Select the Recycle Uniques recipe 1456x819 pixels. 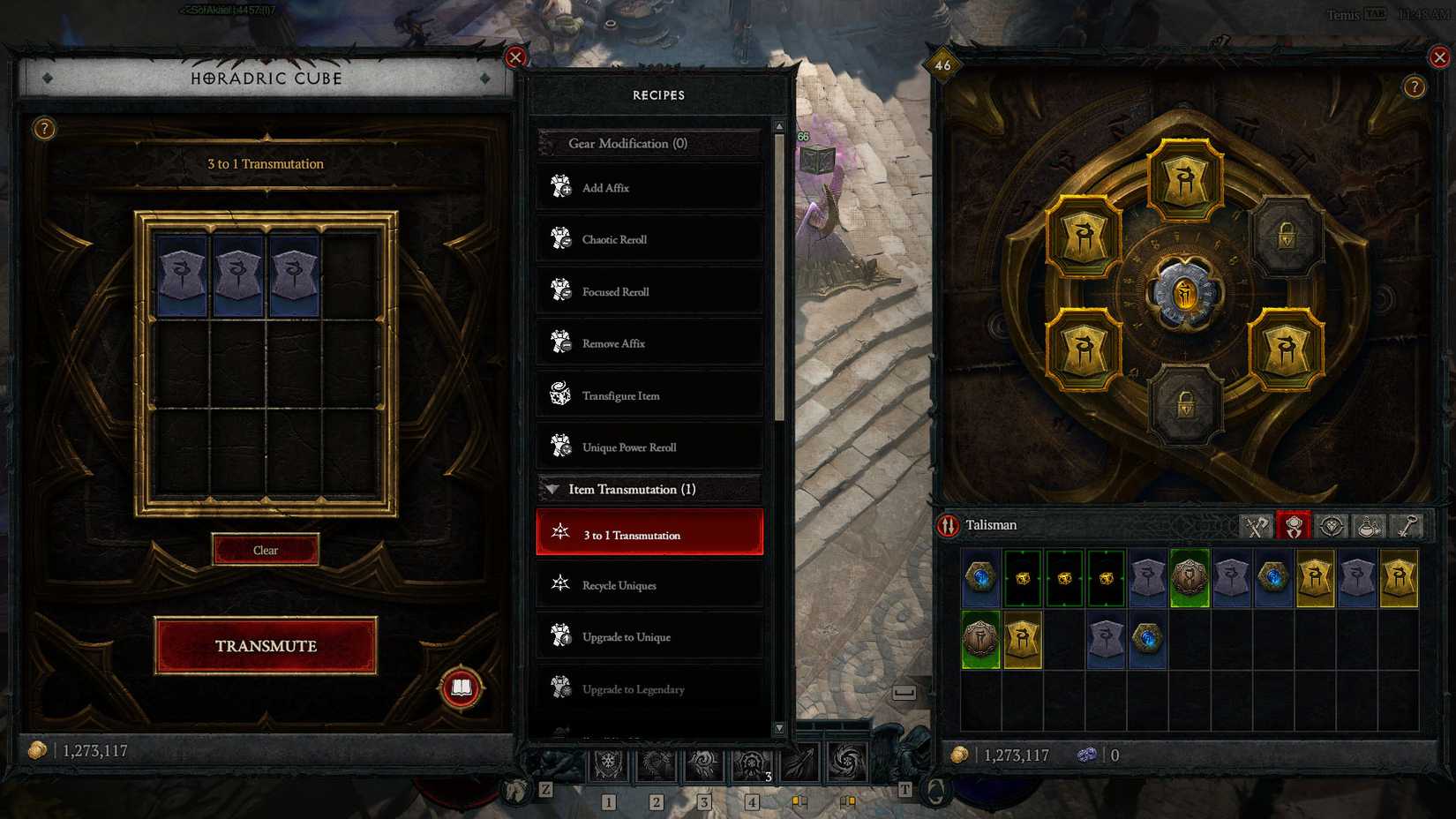(x=649, y=585)
